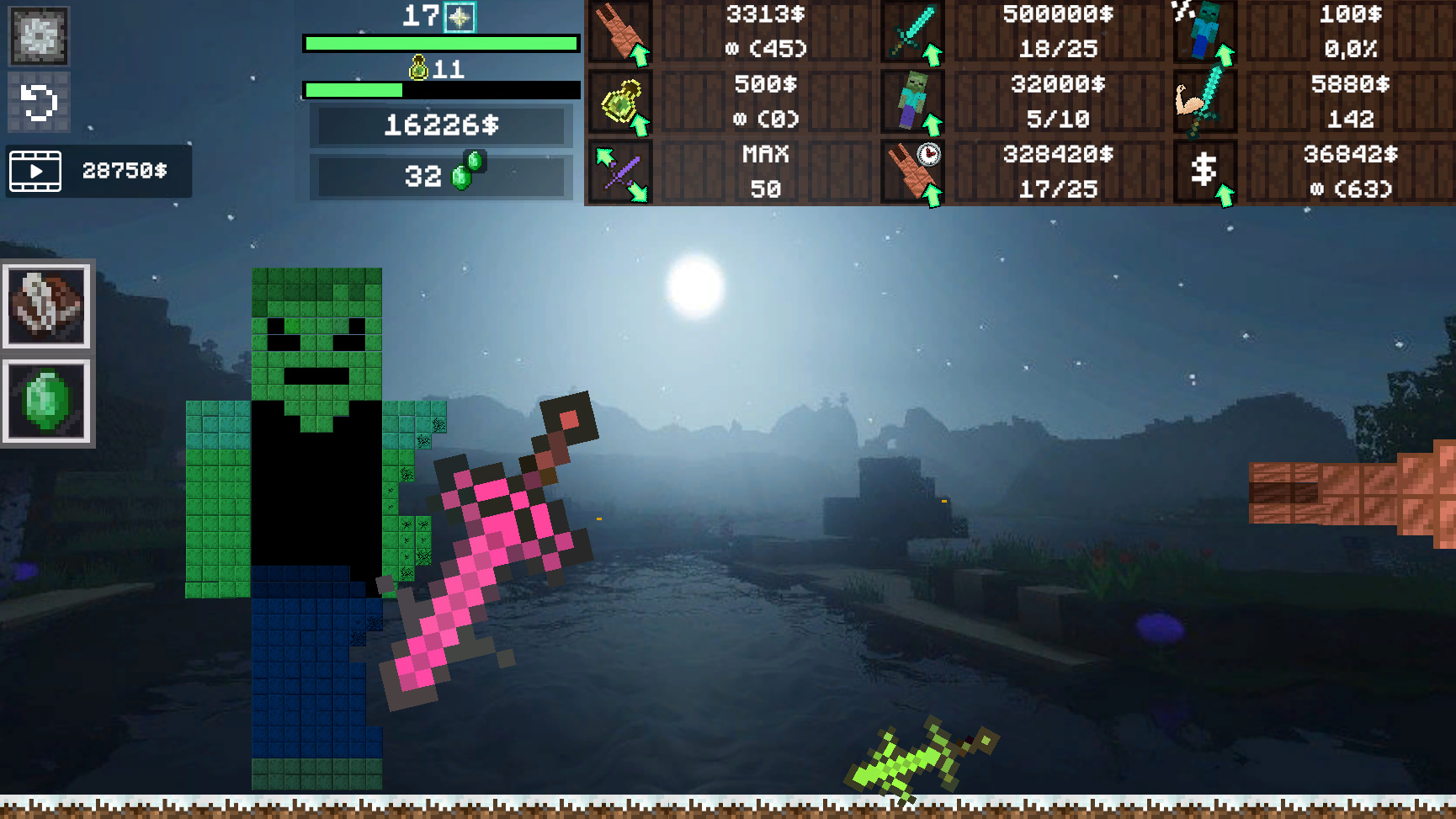
Task: Open the firework star menu top left
Action: [x=37, y=37]
